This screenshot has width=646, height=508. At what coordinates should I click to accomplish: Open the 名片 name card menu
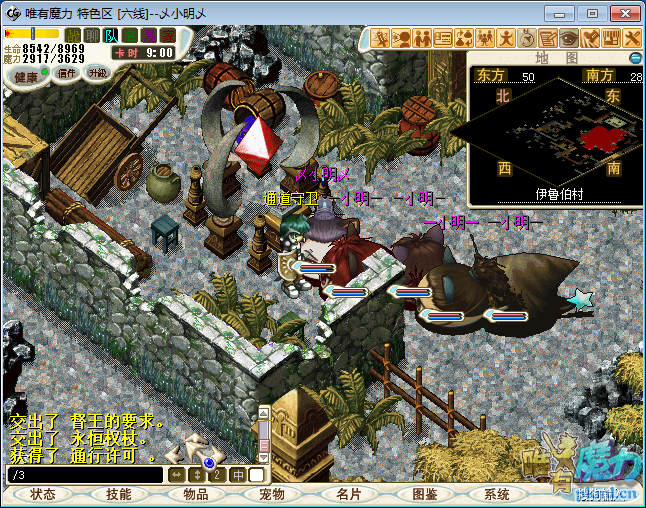tap(347, 494)
